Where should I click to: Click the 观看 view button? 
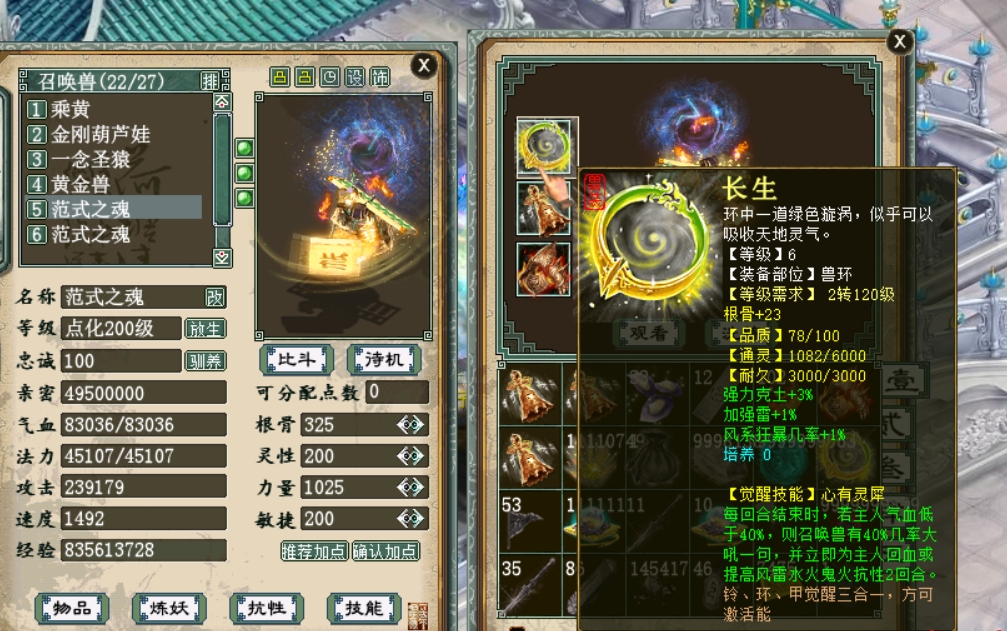pyautogui.click(x=645, y=333)
